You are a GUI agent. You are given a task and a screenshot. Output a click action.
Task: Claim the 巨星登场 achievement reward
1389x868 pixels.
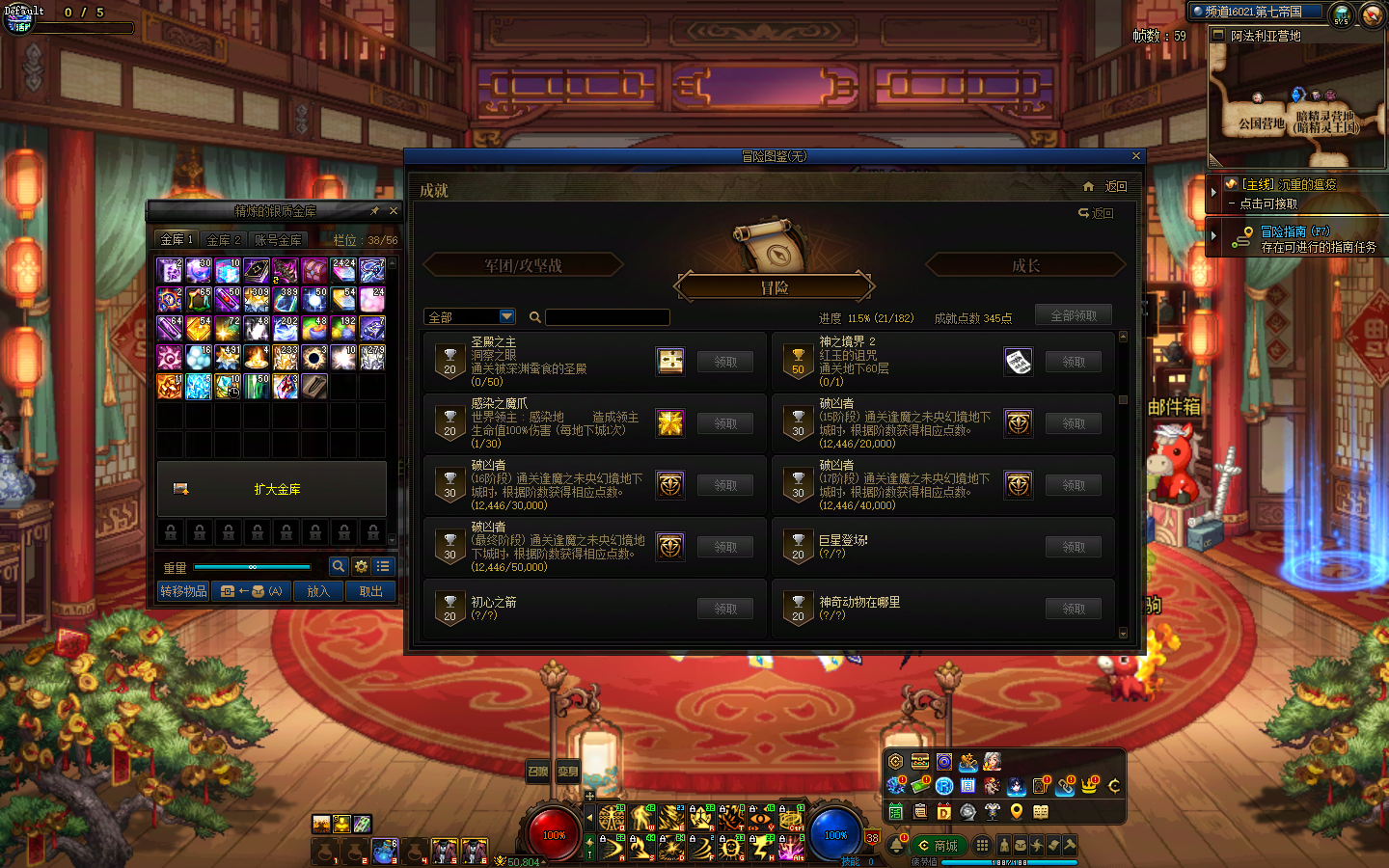coord(1074,547)
